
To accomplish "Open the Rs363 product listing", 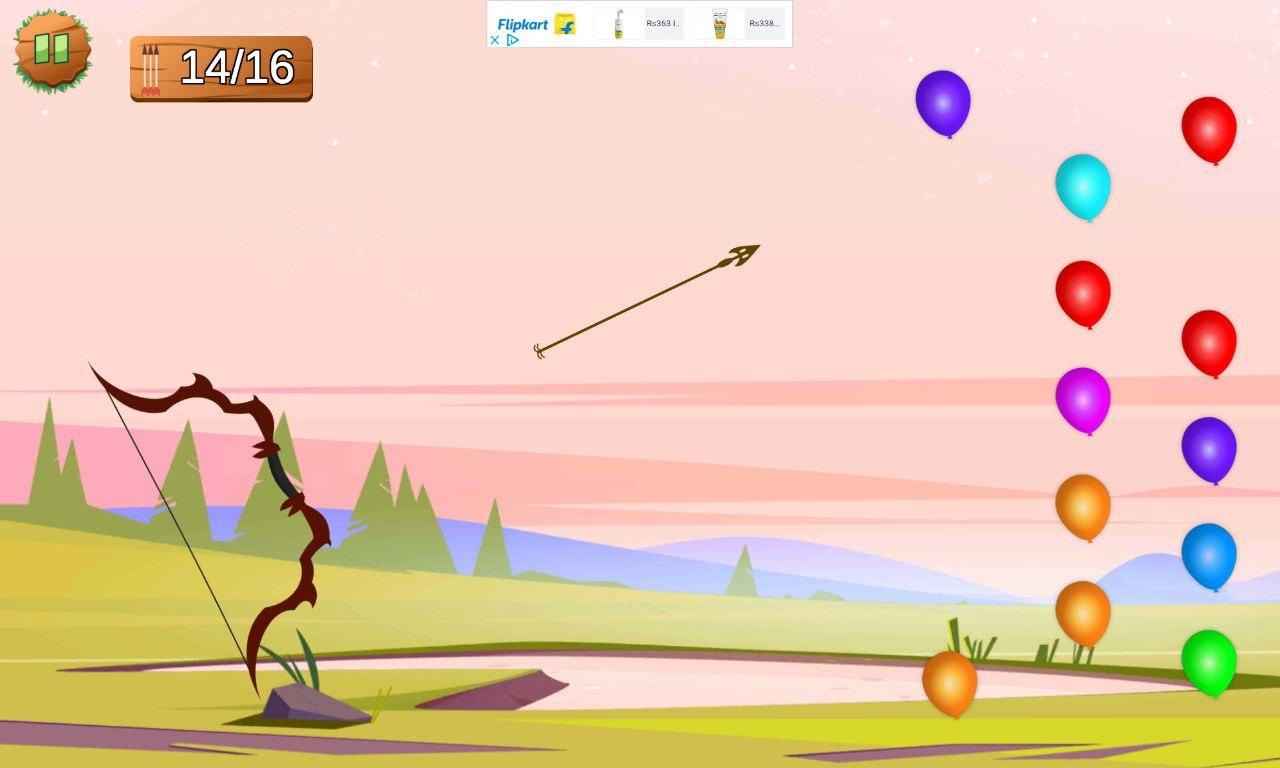I will tap(662, 22).
